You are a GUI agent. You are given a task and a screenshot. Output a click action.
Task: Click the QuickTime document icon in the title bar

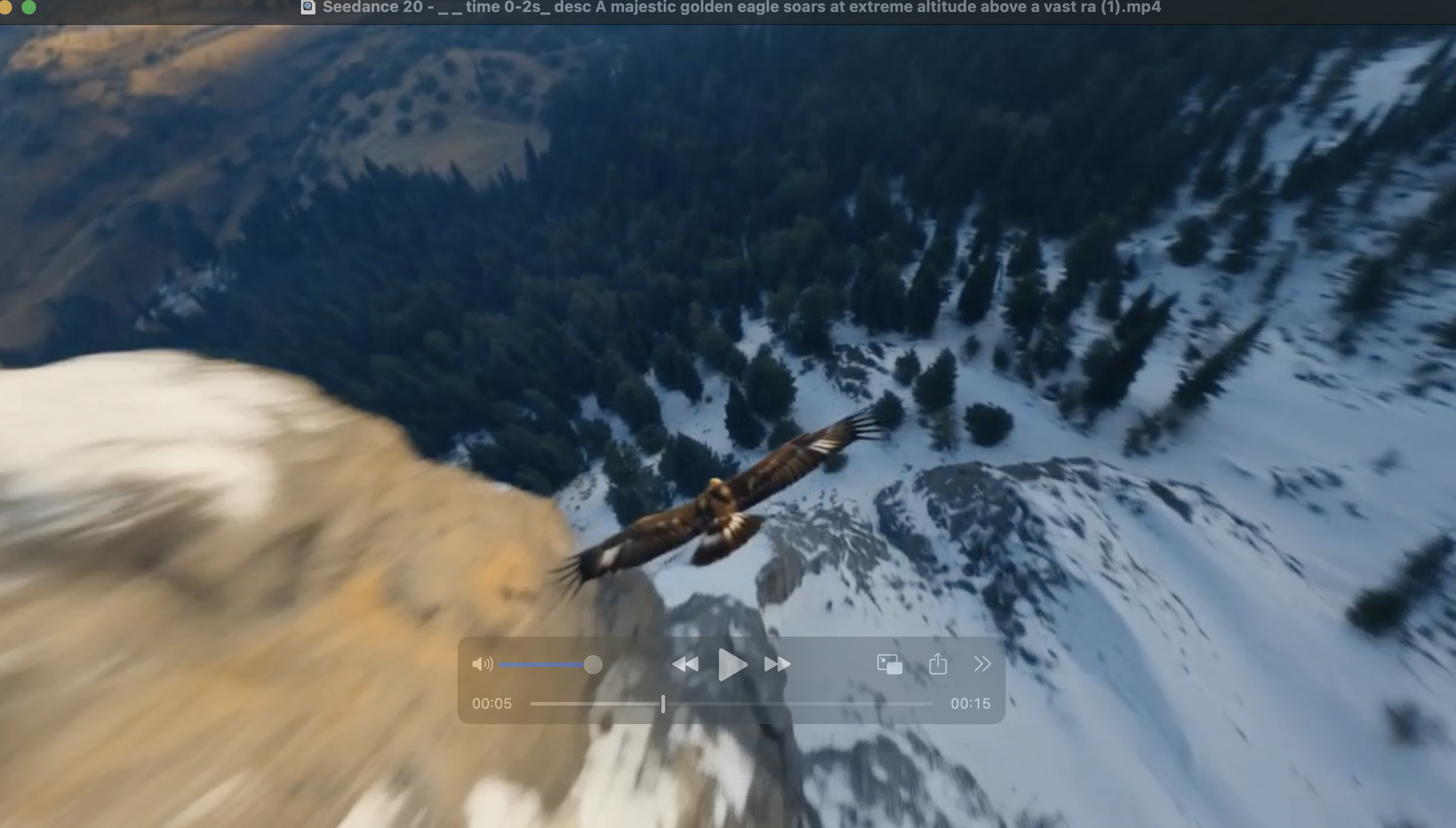tap(309, 7)
